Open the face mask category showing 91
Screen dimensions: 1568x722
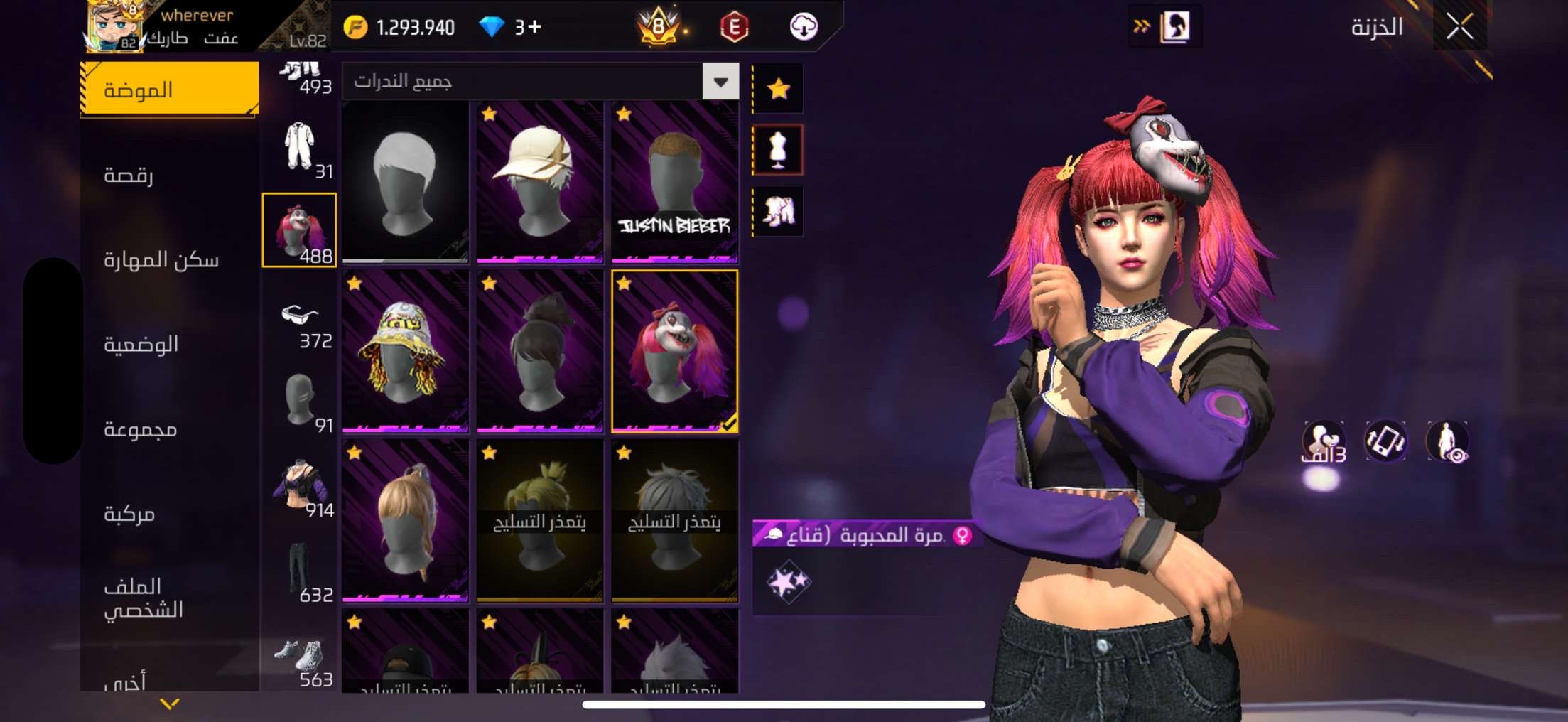click(x=300, y=402)
